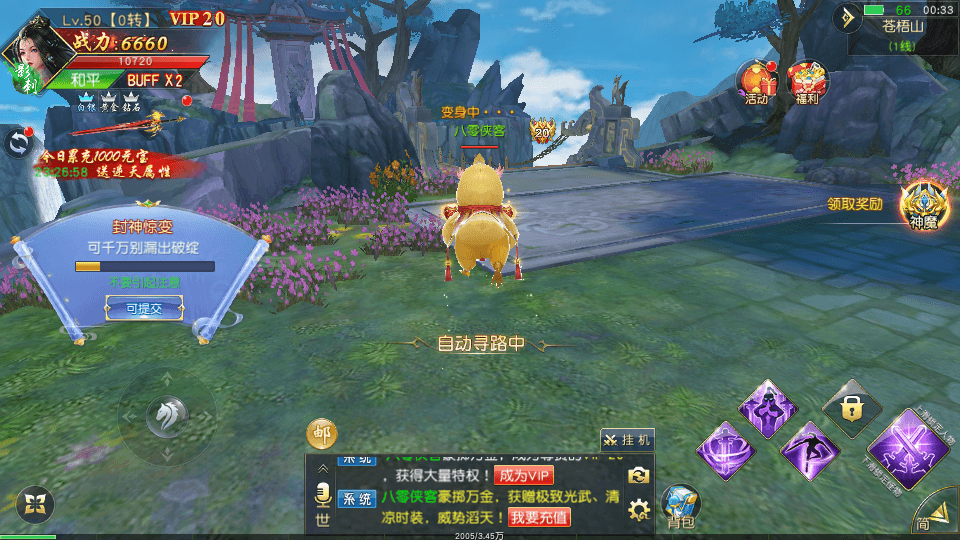Toggle 挂机 auto-battle mode
960x540 pixels.
click(627, 439)
